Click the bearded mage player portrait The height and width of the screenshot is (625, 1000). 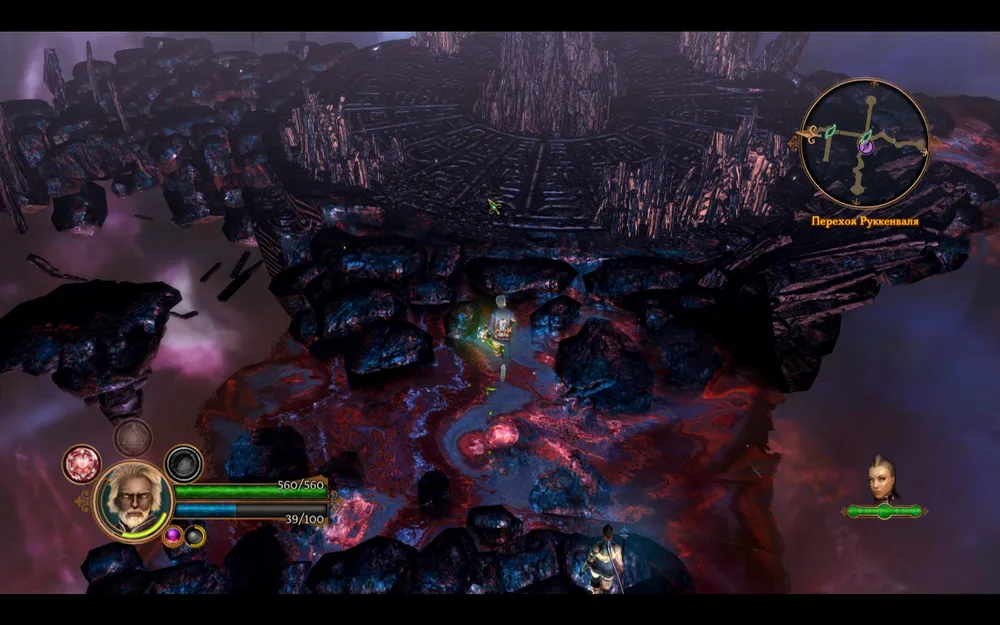tap(134, 501)
